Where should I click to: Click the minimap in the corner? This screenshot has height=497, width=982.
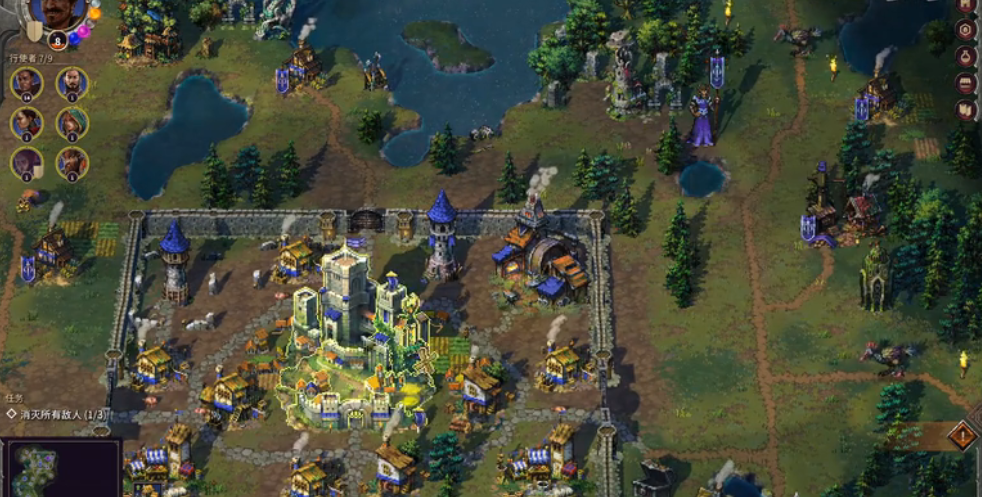60,468
